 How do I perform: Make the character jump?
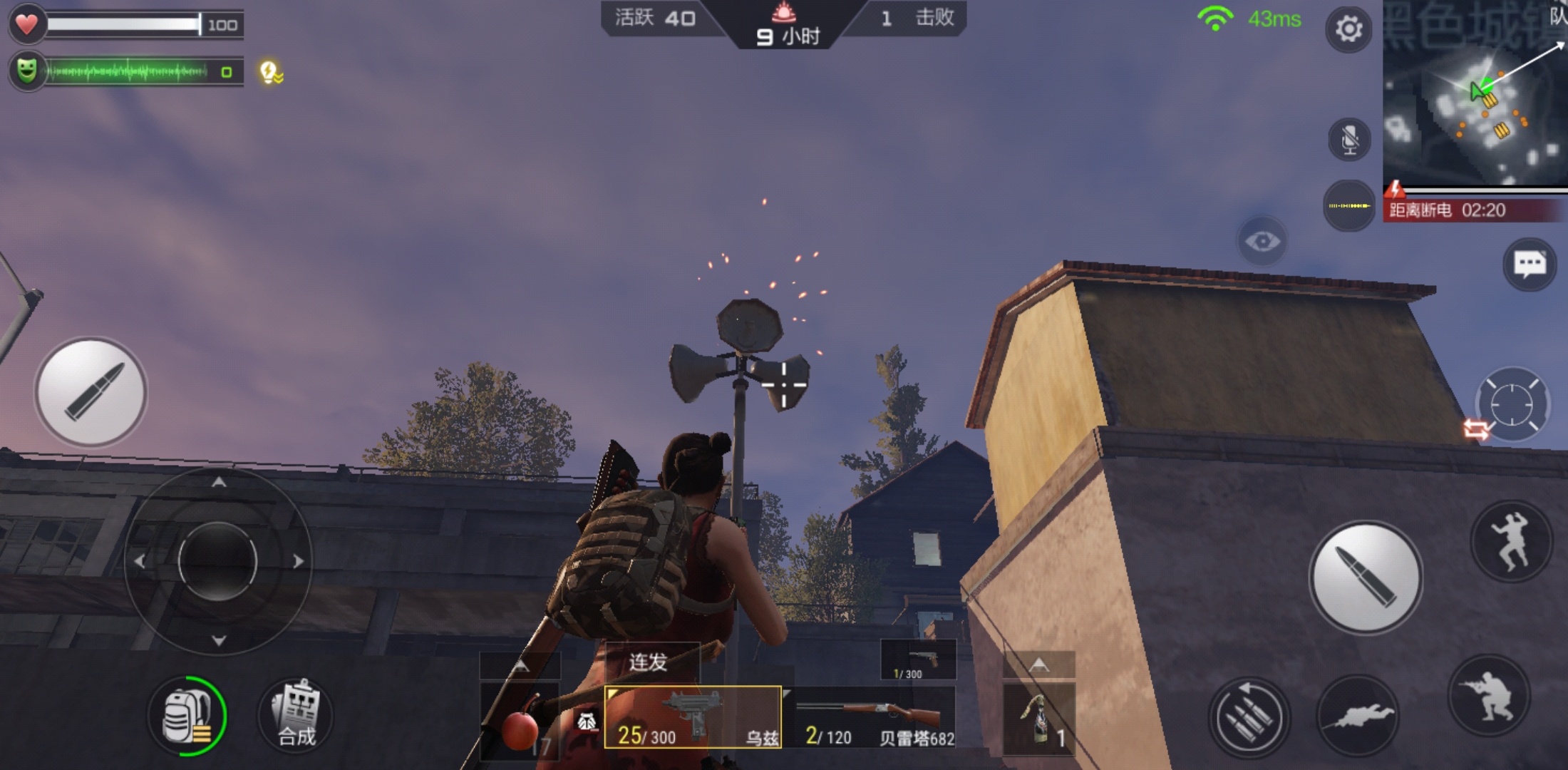click(x=1512, y=542)
